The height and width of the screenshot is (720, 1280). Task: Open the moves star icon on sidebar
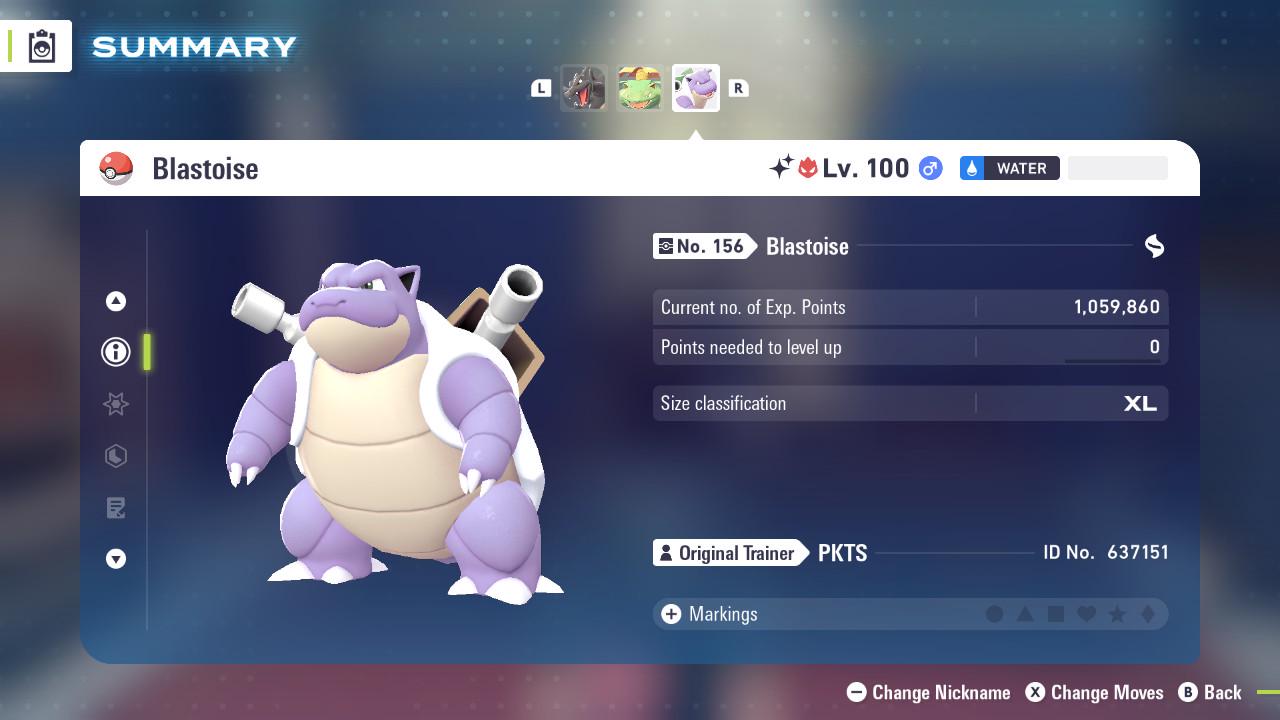point(116,404)
